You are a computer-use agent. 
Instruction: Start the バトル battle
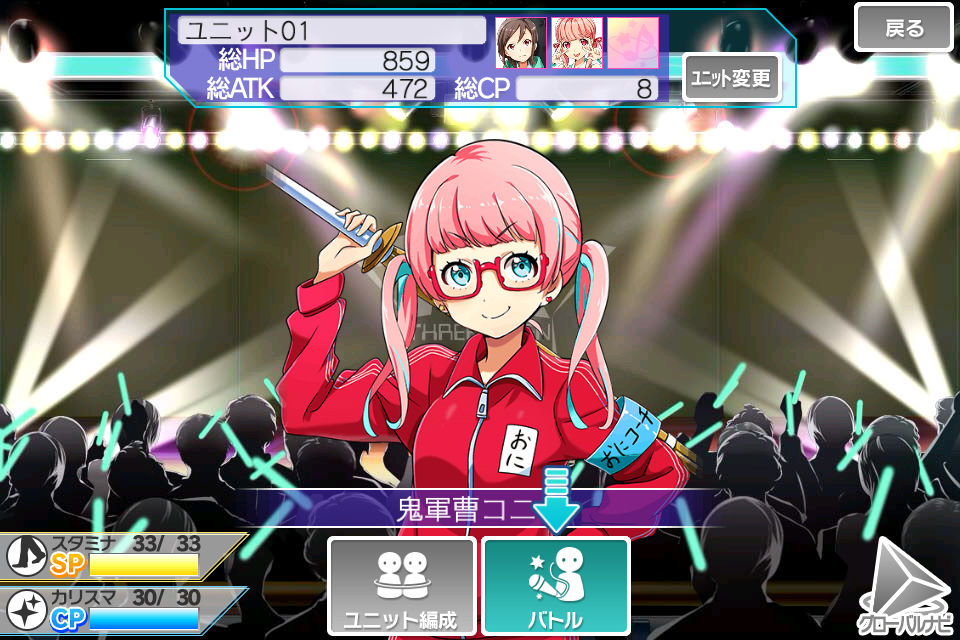[x=555, y=586]
